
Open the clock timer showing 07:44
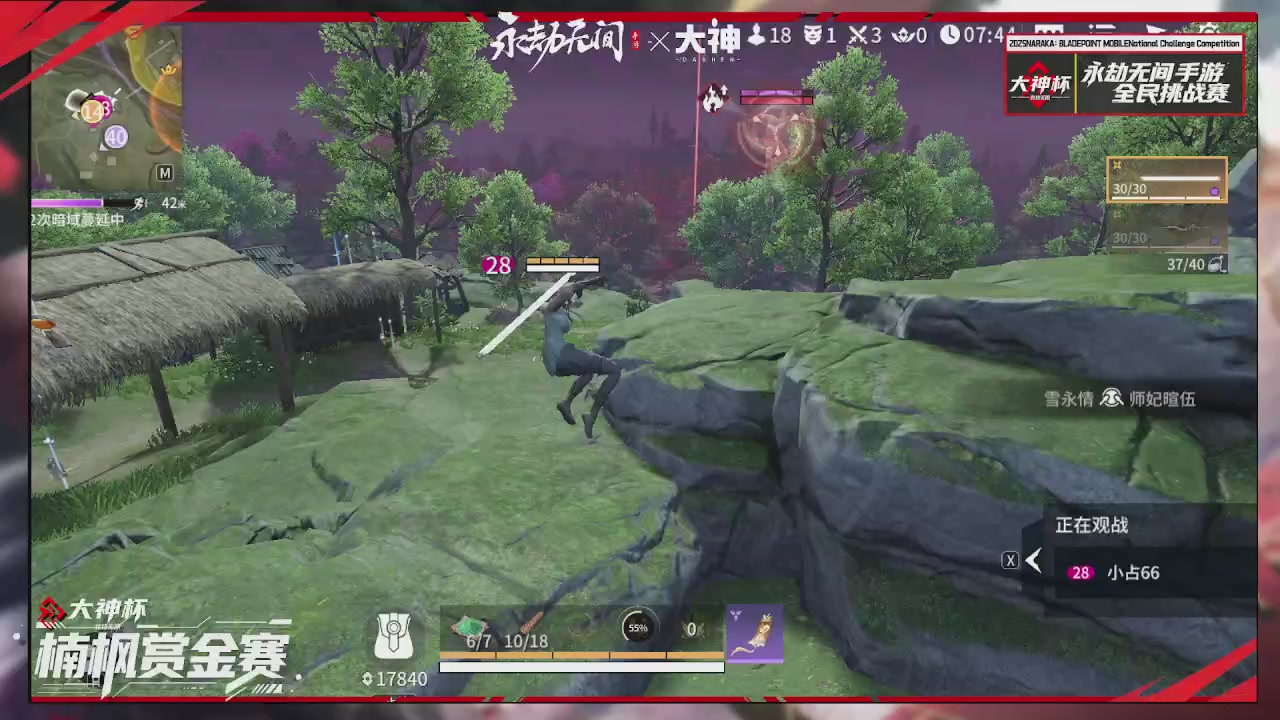point(948,37)
